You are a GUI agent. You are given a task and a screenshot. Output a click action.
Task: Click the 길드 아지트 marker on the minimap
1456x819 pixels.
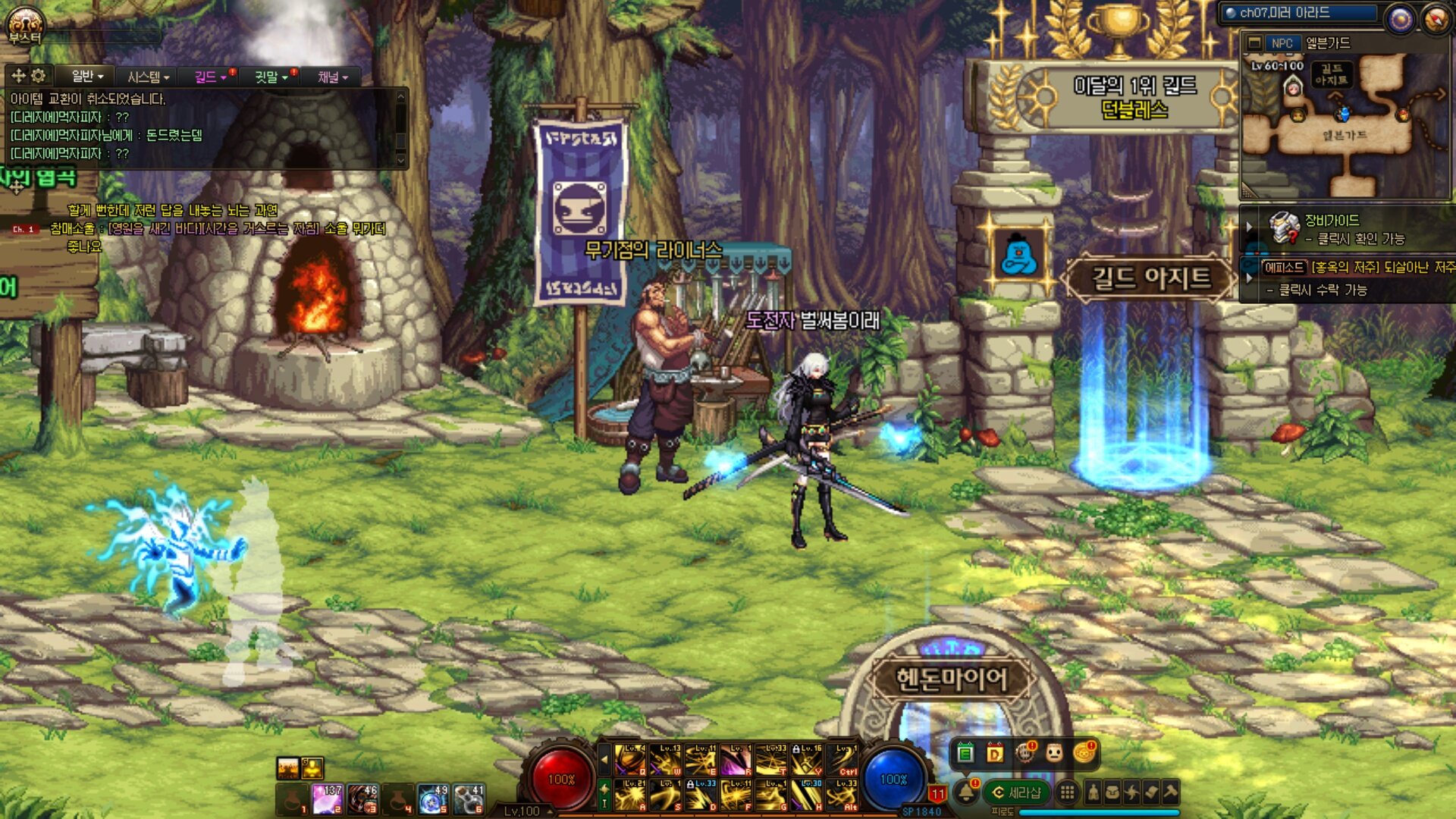coord(1332,74)
